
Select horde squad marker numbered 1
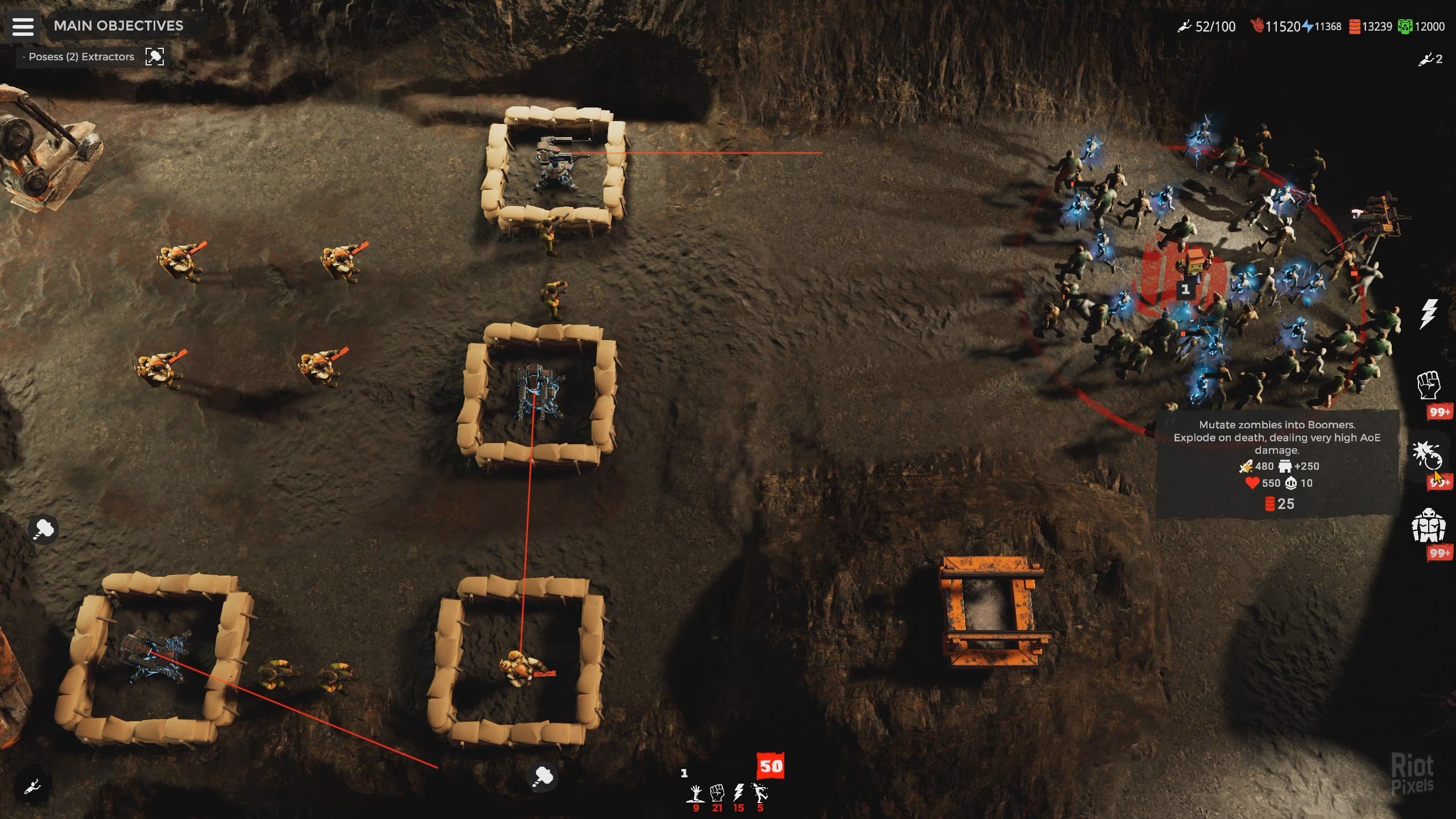pos(1185,290)
